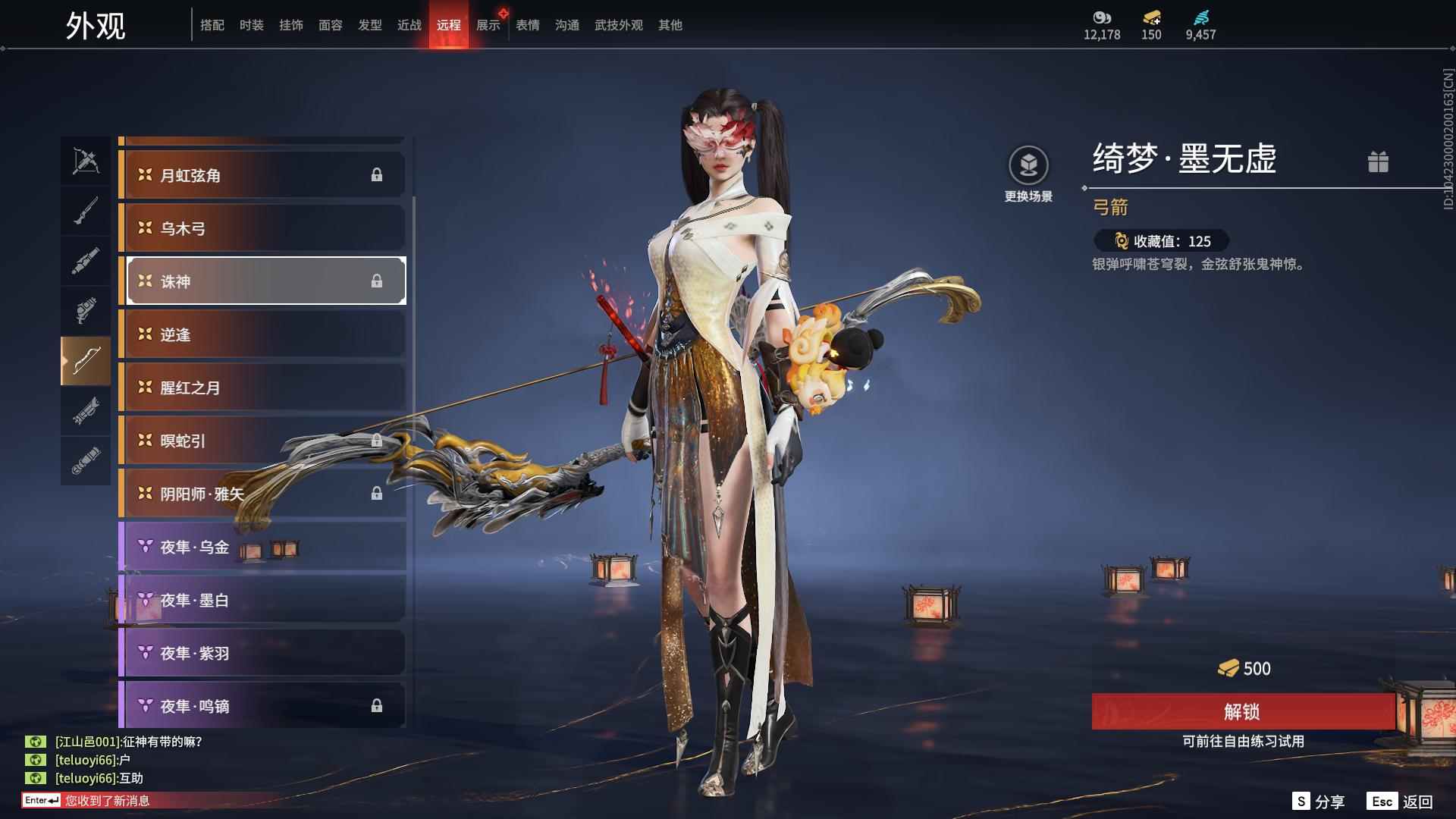The width and height of the screenshot is (1456, 819).
Task: Select the 乌木弓 skin entry
Action: (262, 228)
